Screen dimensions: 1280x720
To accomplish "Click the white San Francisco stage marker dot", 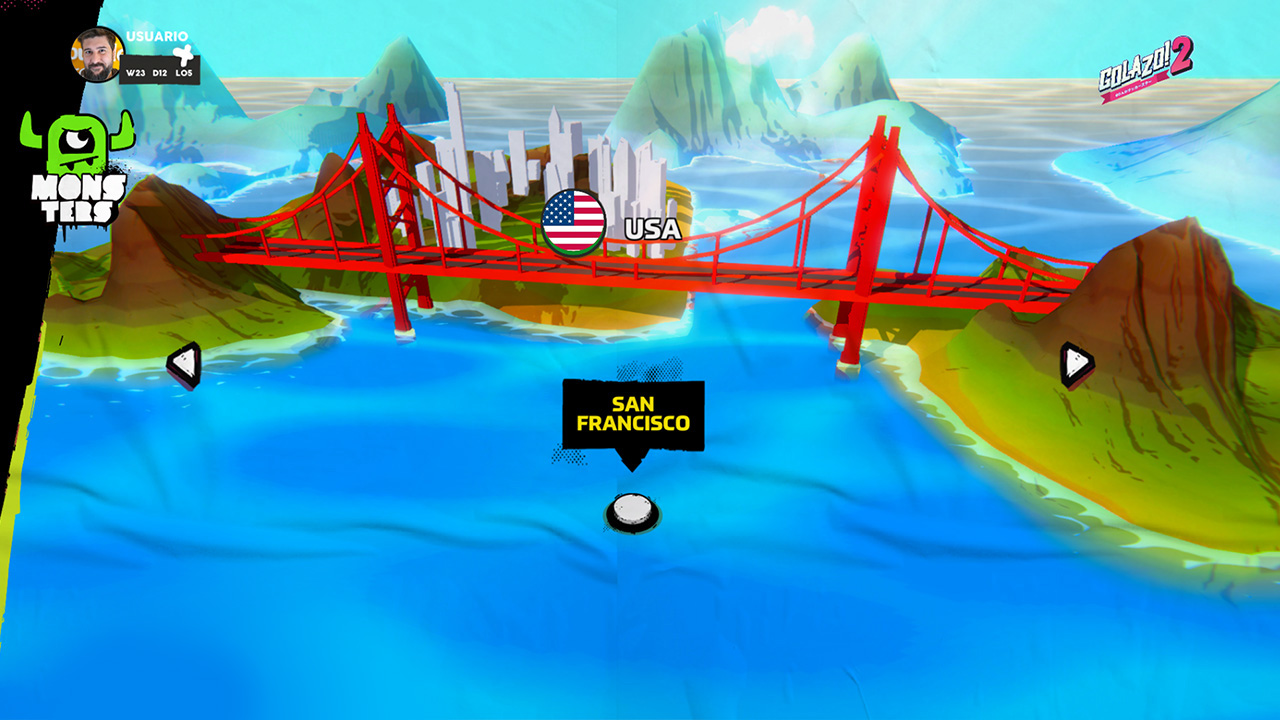I will (633, 510).
